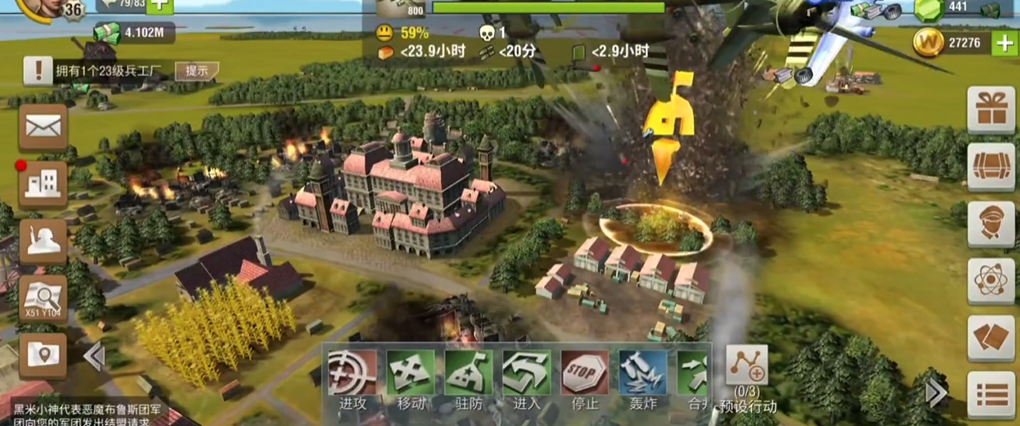Open the map coordinate search icon
This screenshot has width=1020, height=426.
coord(43,297)
